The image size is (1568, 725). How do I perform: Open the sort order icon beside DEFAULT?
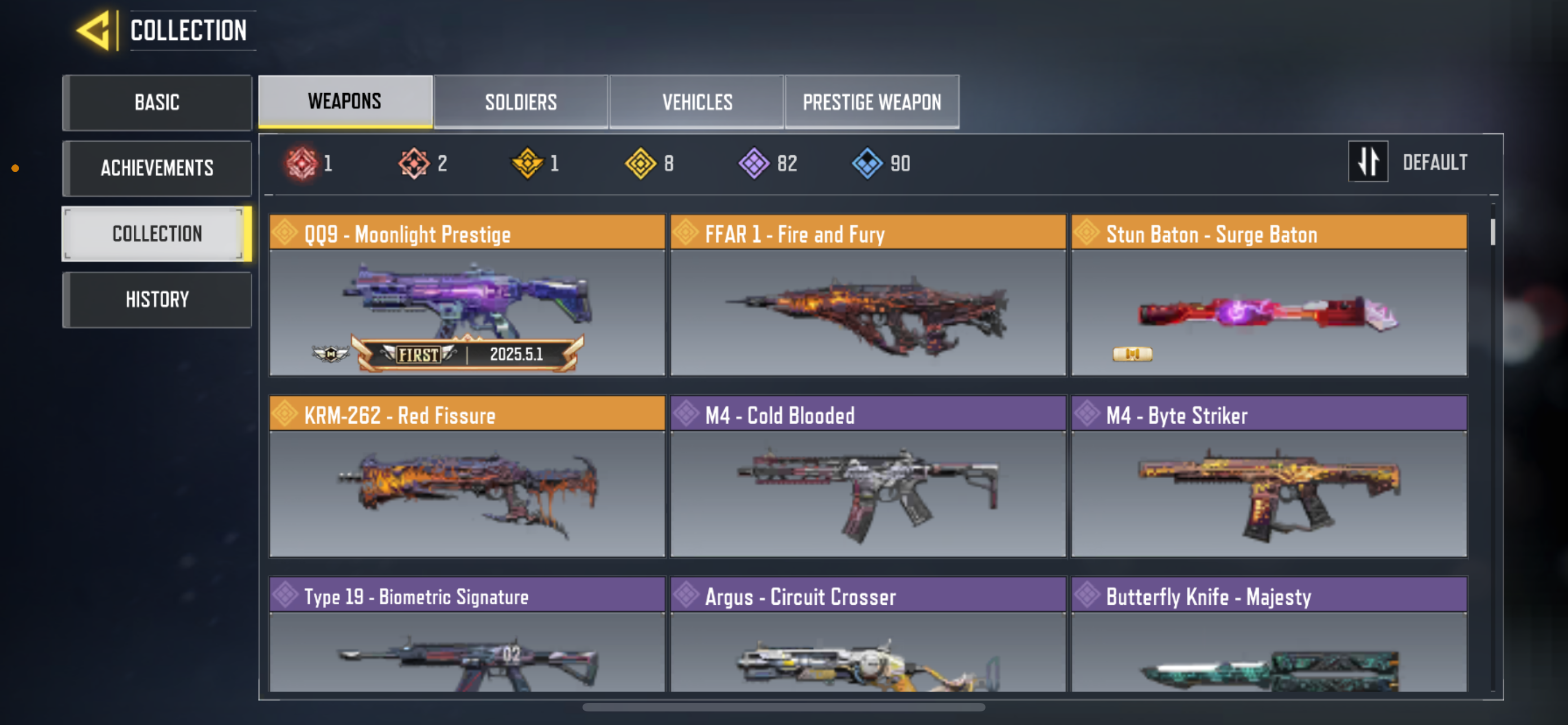pyautogui.click(x=1368, y=161)
